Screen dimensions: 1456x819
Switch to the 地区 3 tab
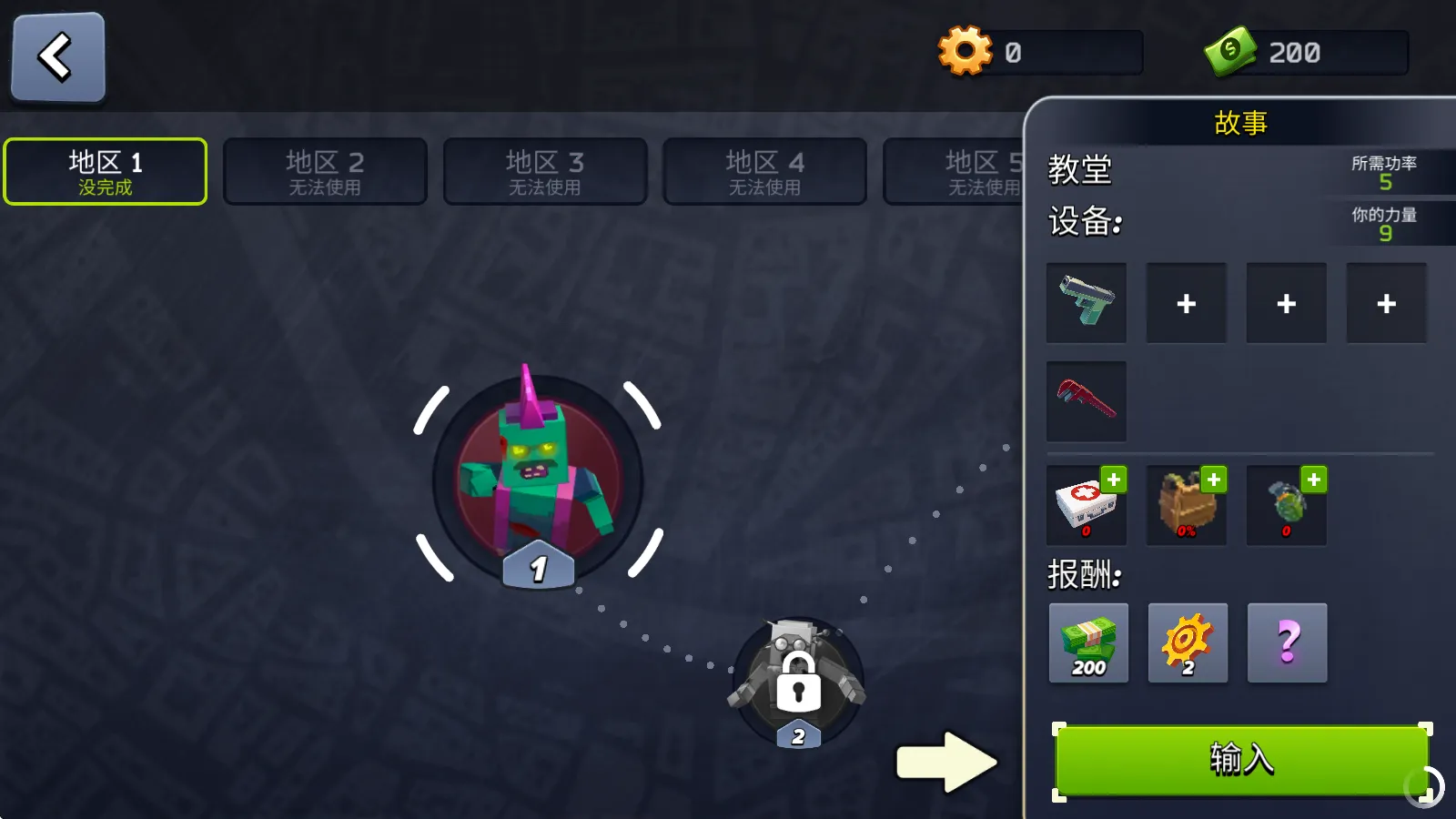point(545,171)
